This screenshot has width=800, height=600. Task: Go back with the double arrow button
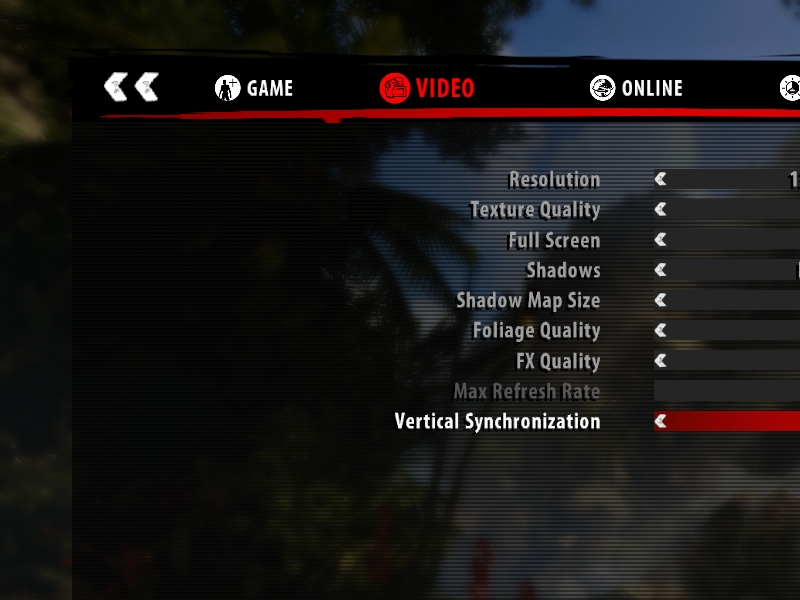[x=131, y=87]
